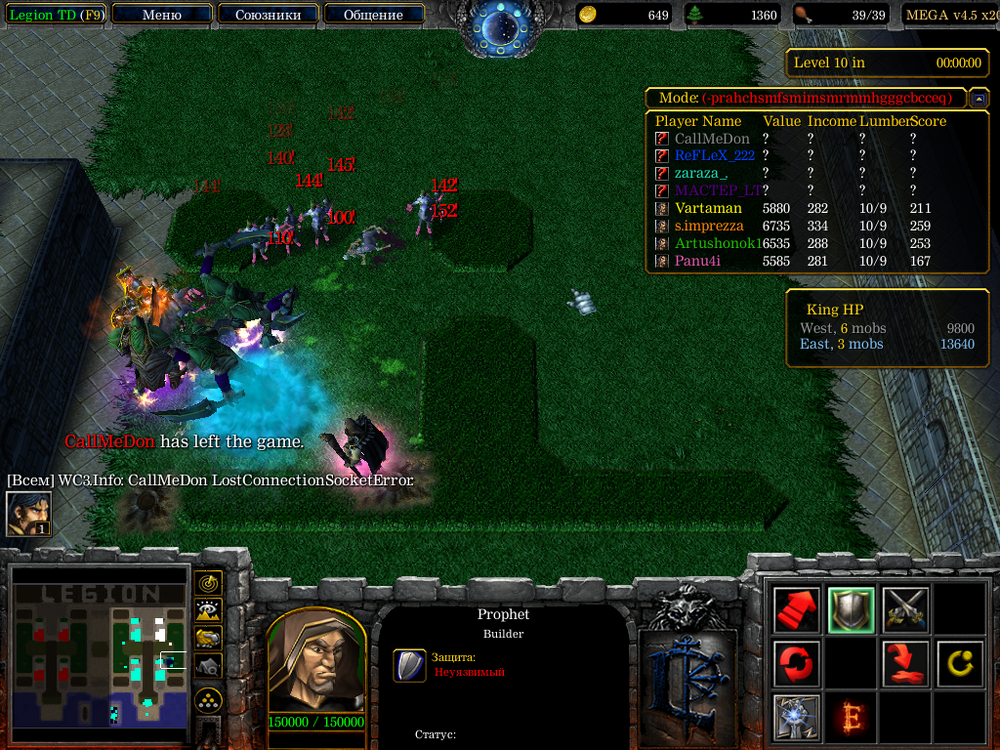Viewport: 1000px width, 750px height.
Task: Select the hero icon with level 1
Action: pyautogui.click(x=29, y=514)
